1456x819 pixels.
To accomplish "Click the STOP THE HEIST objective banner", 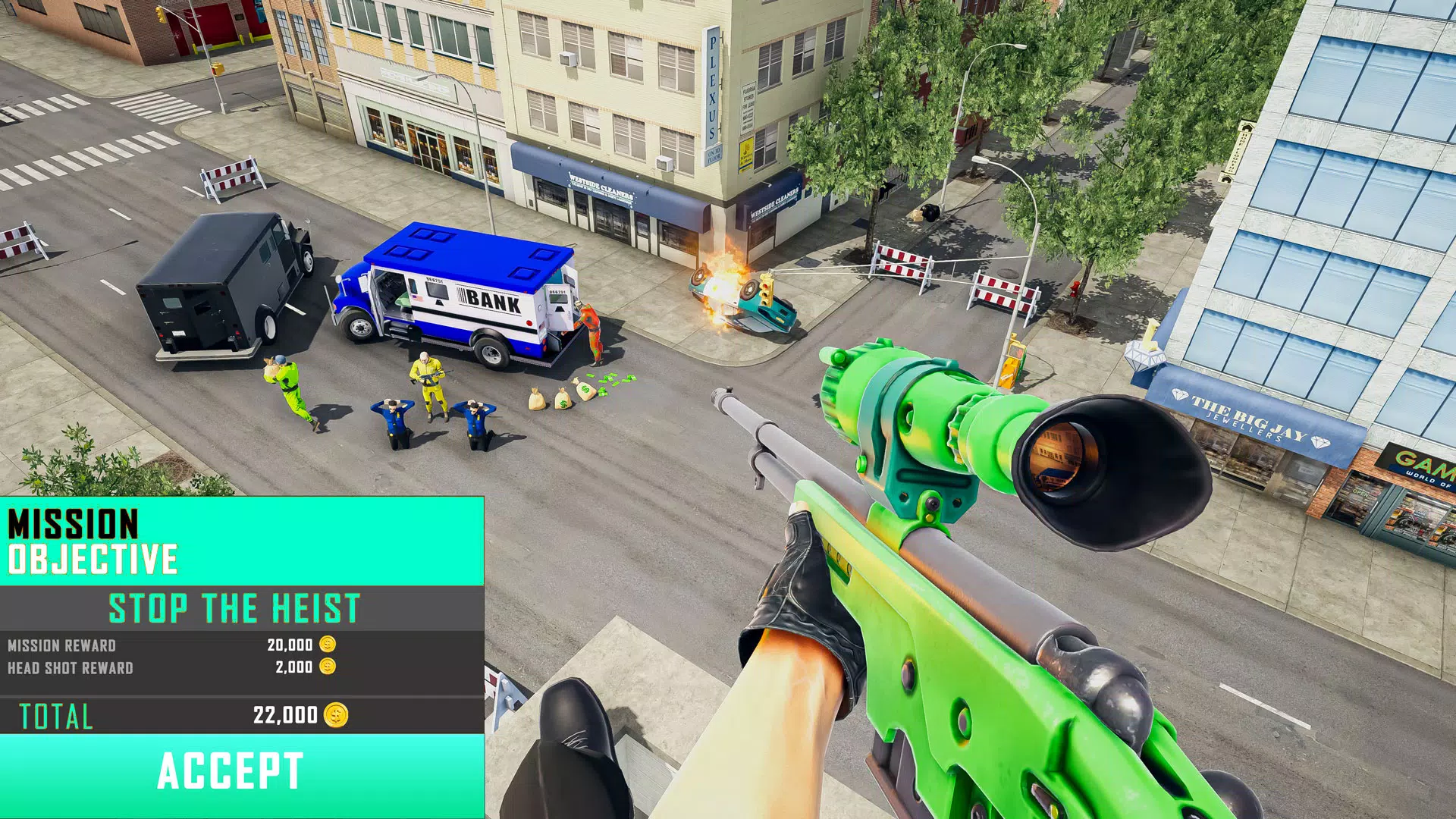I will coord(233,606).
